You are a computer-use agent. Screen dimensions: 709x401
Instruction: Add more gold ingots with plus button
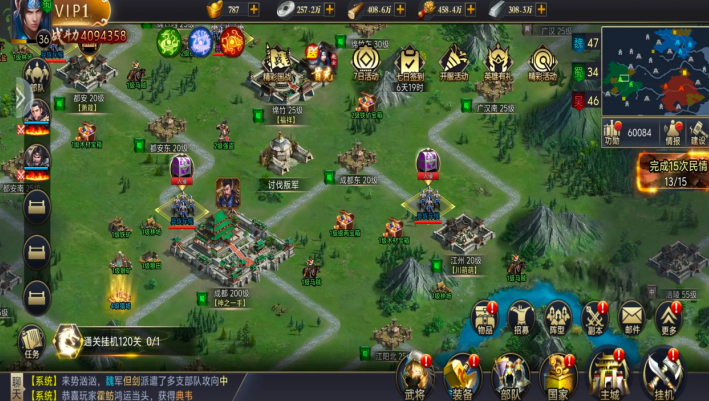point(254,9)
